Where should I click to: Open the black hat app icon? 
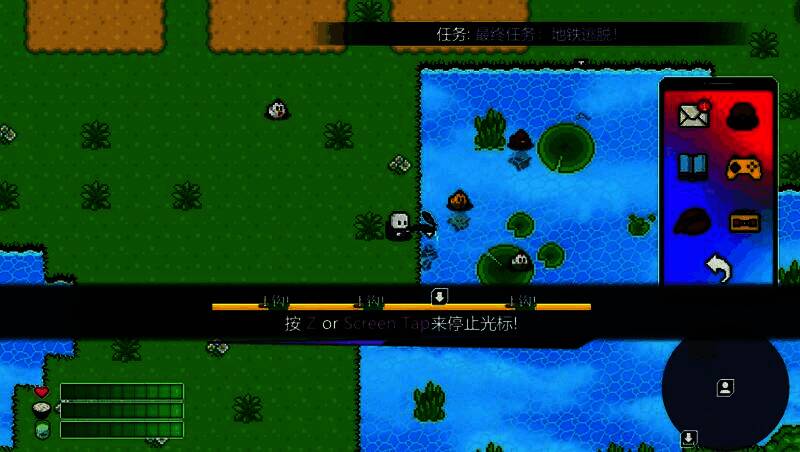(743, 115)
